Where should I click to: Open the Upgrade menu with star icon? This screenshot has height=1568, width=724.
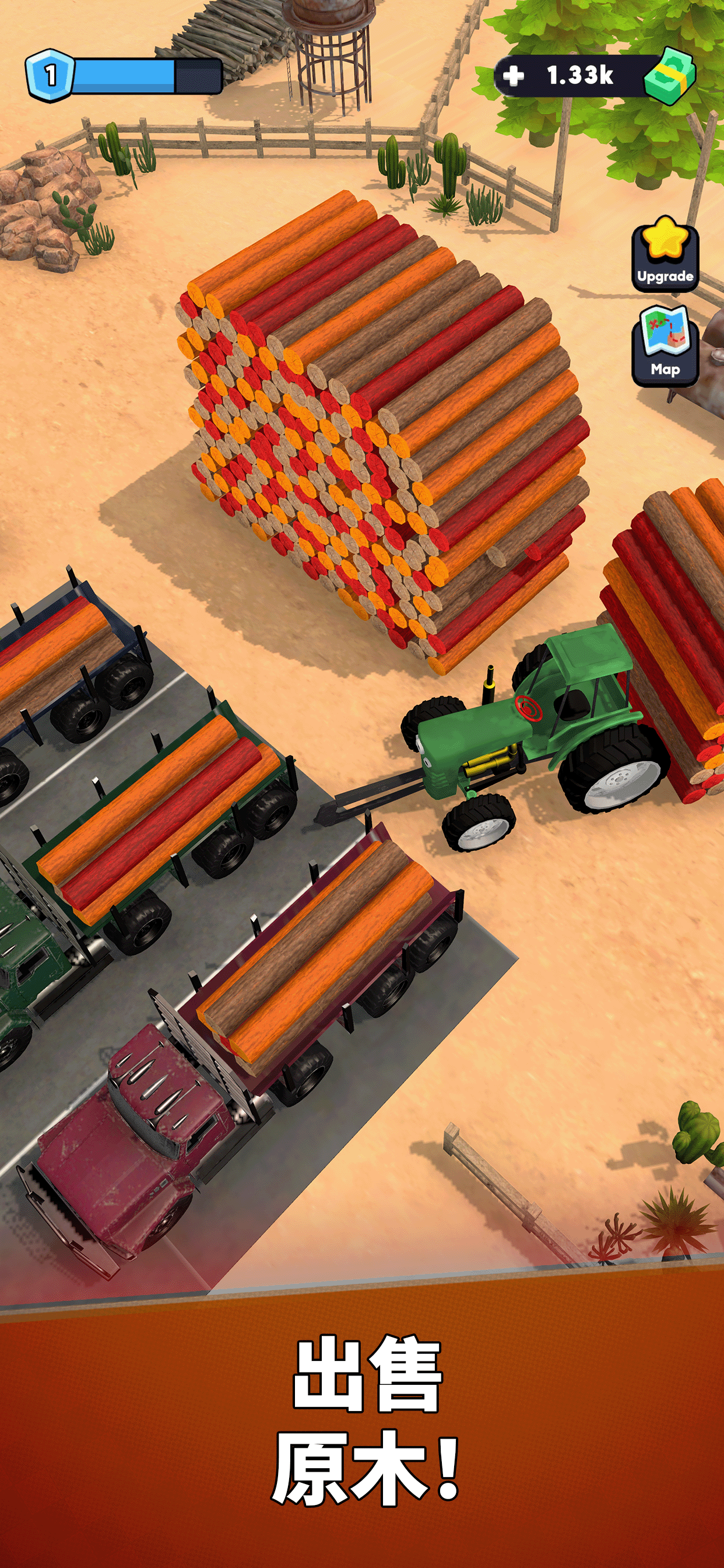(x=665, y=256)
